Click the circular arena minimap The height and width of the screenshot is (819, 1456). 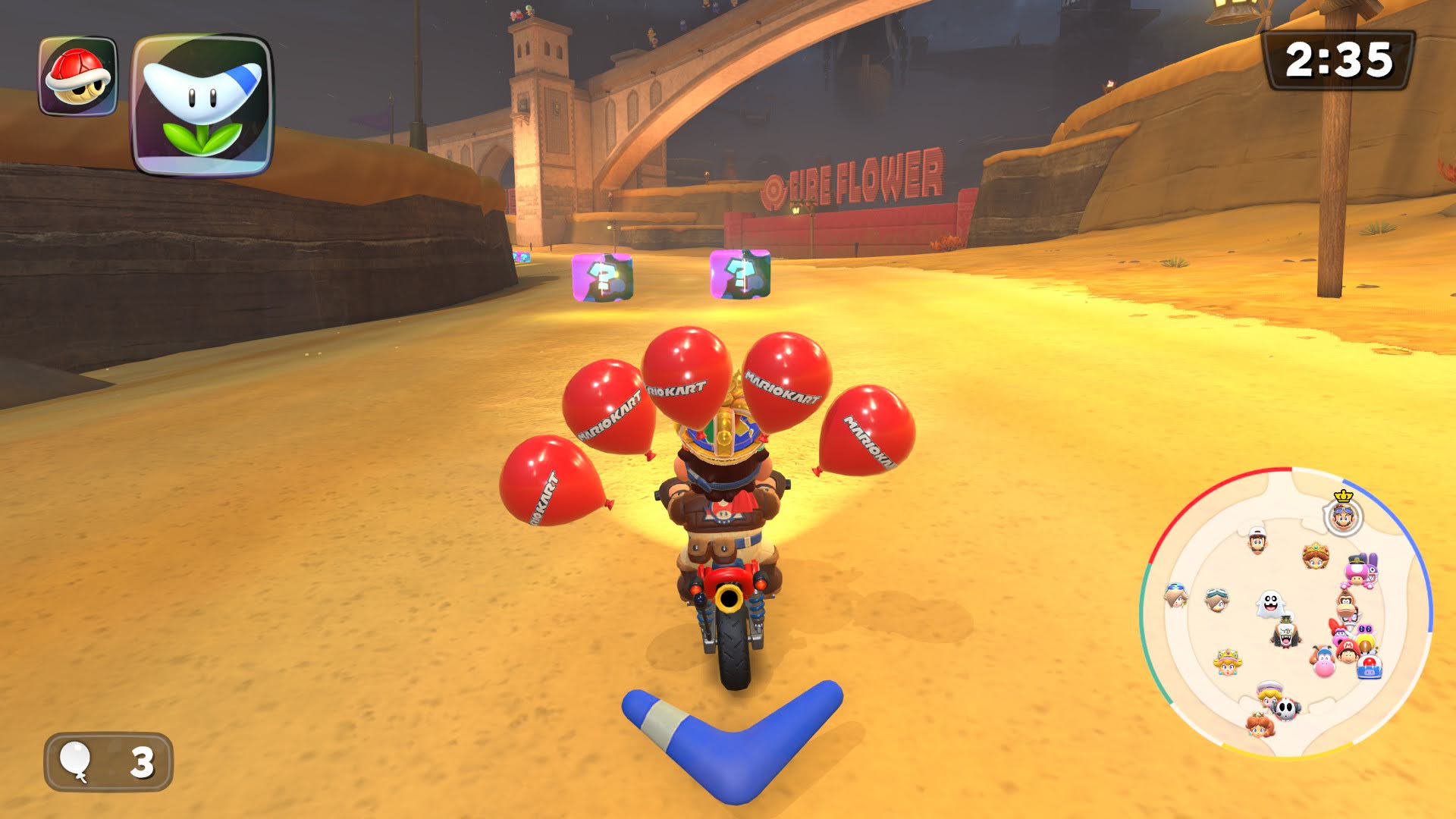pos(1285,613)
